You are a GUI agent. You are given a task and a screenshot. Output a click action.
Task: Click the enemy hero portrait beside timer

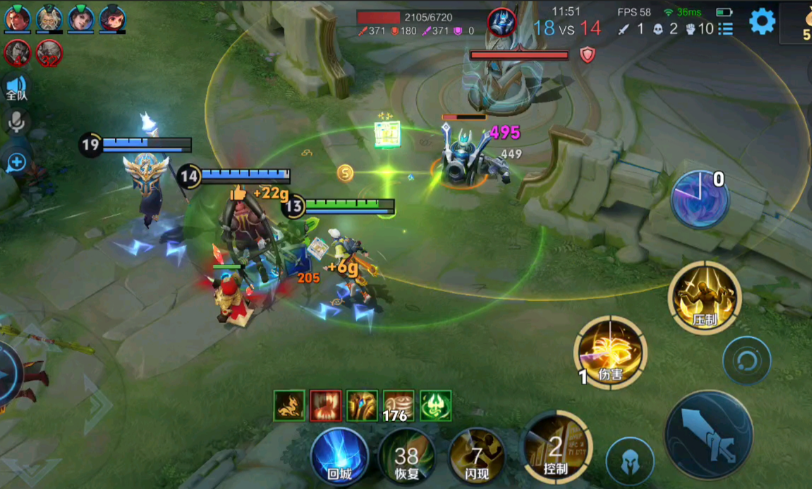[x=502, y=21]
